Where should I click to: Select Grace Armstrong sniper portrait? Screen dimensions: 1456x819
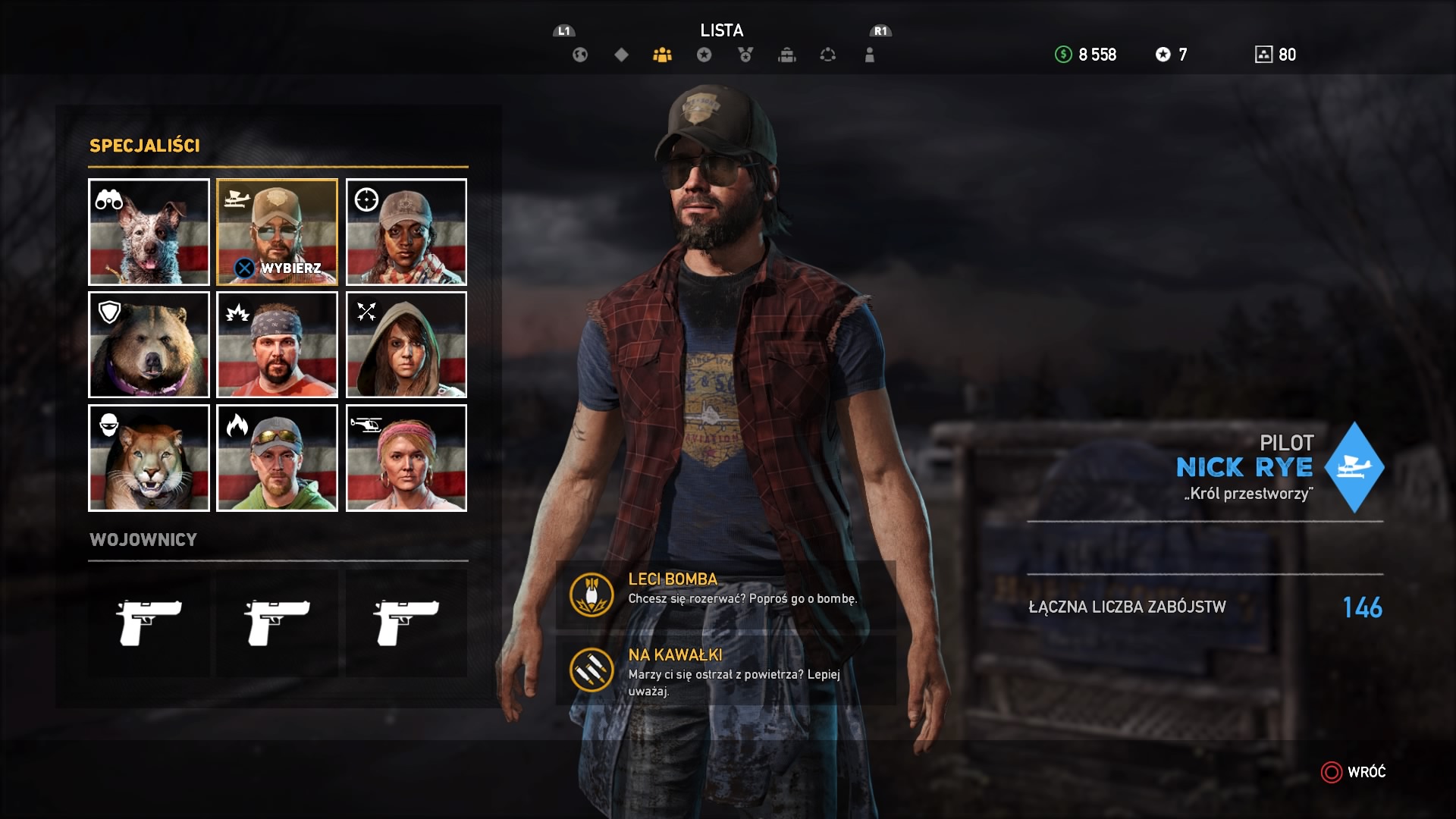(406, 232)
